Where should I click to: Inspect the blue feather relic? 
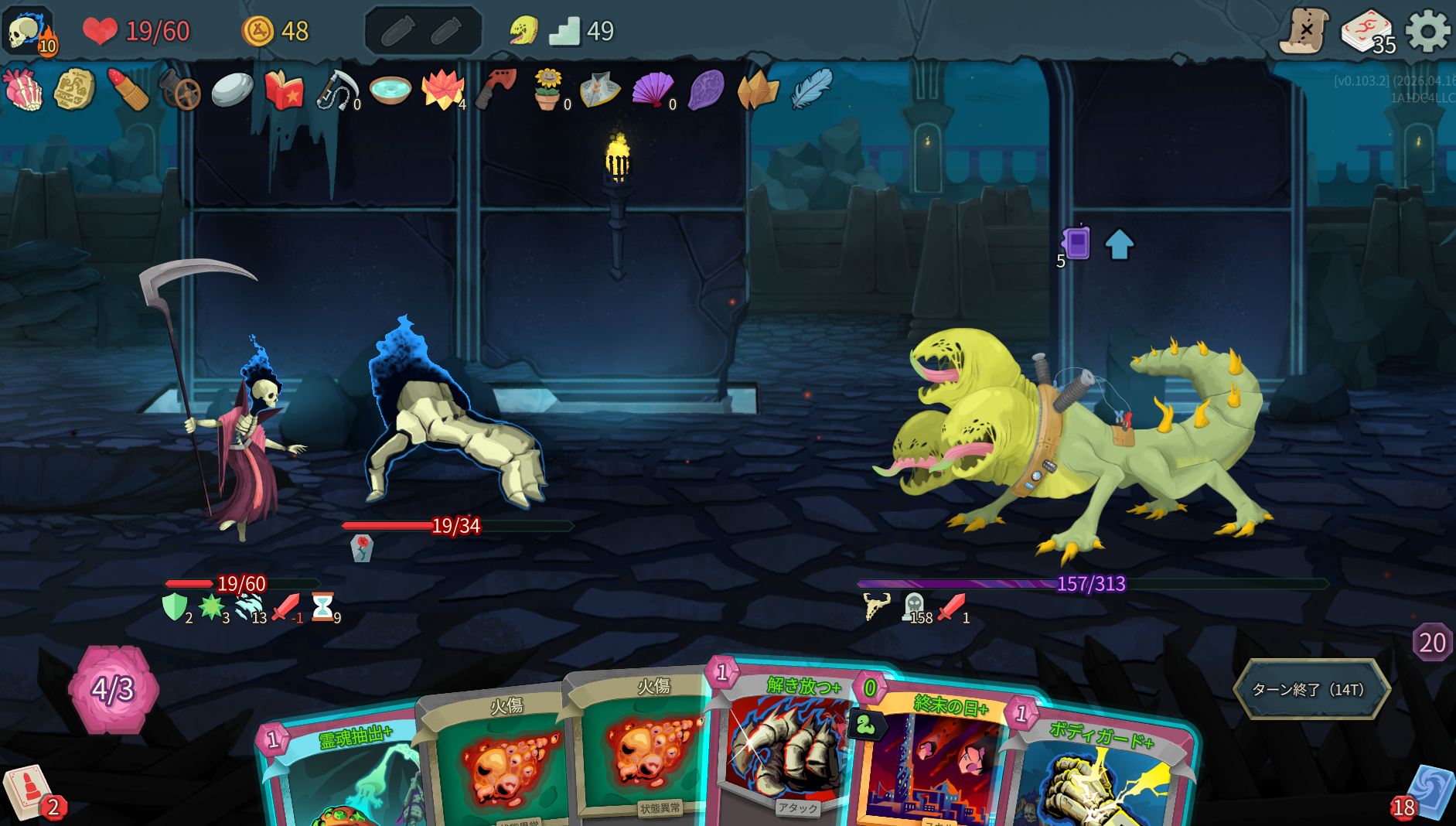[811, 88]
